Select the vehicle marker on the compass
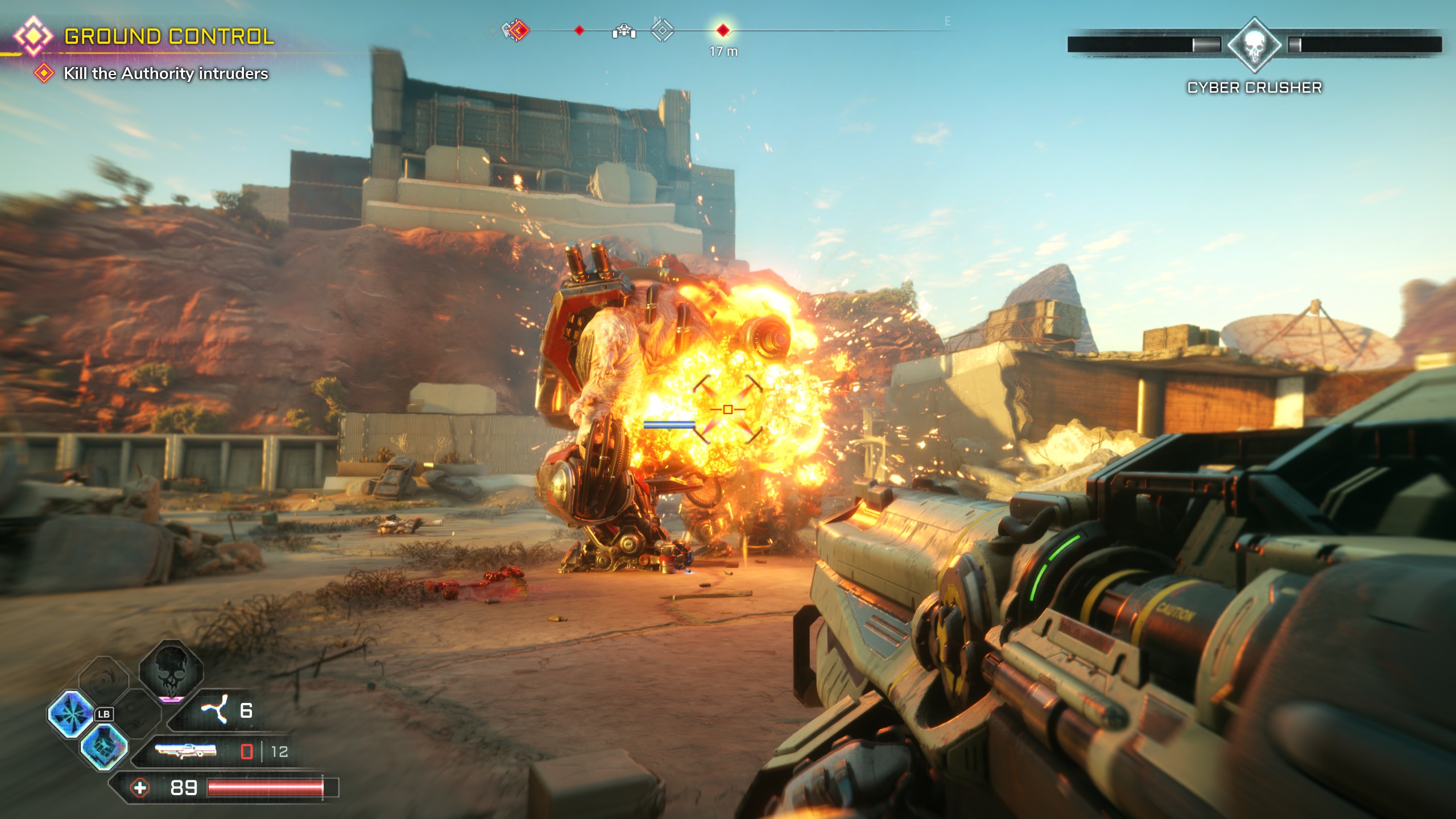The height and width of the screenshot is (819, 1456). pyautogui.click(x=624, y=31)
